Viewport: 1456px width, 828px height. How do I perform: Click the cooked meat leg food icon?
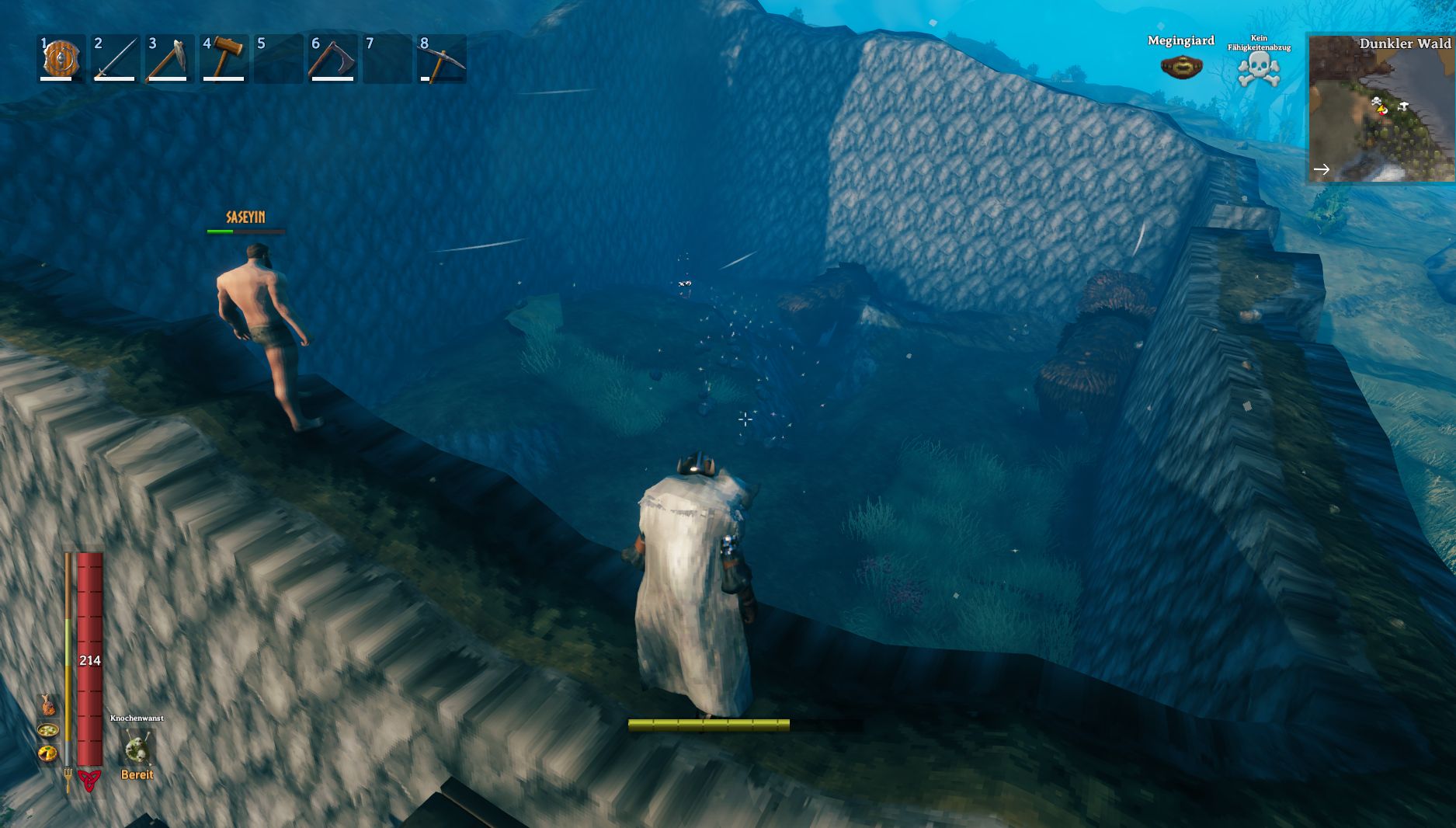click(48, 704)
